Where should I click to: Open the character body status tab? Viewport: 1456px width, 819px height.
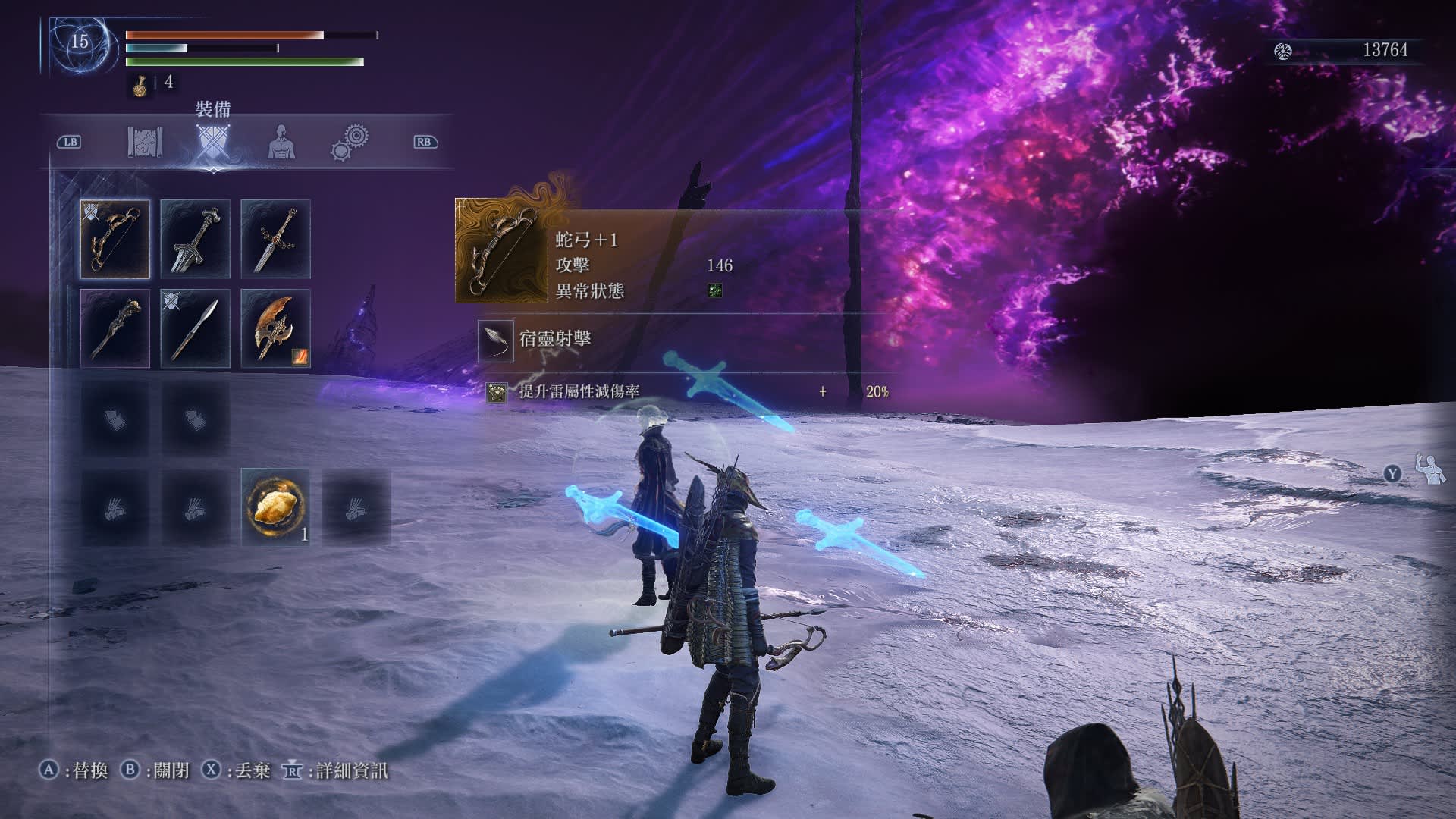(281, 142)
